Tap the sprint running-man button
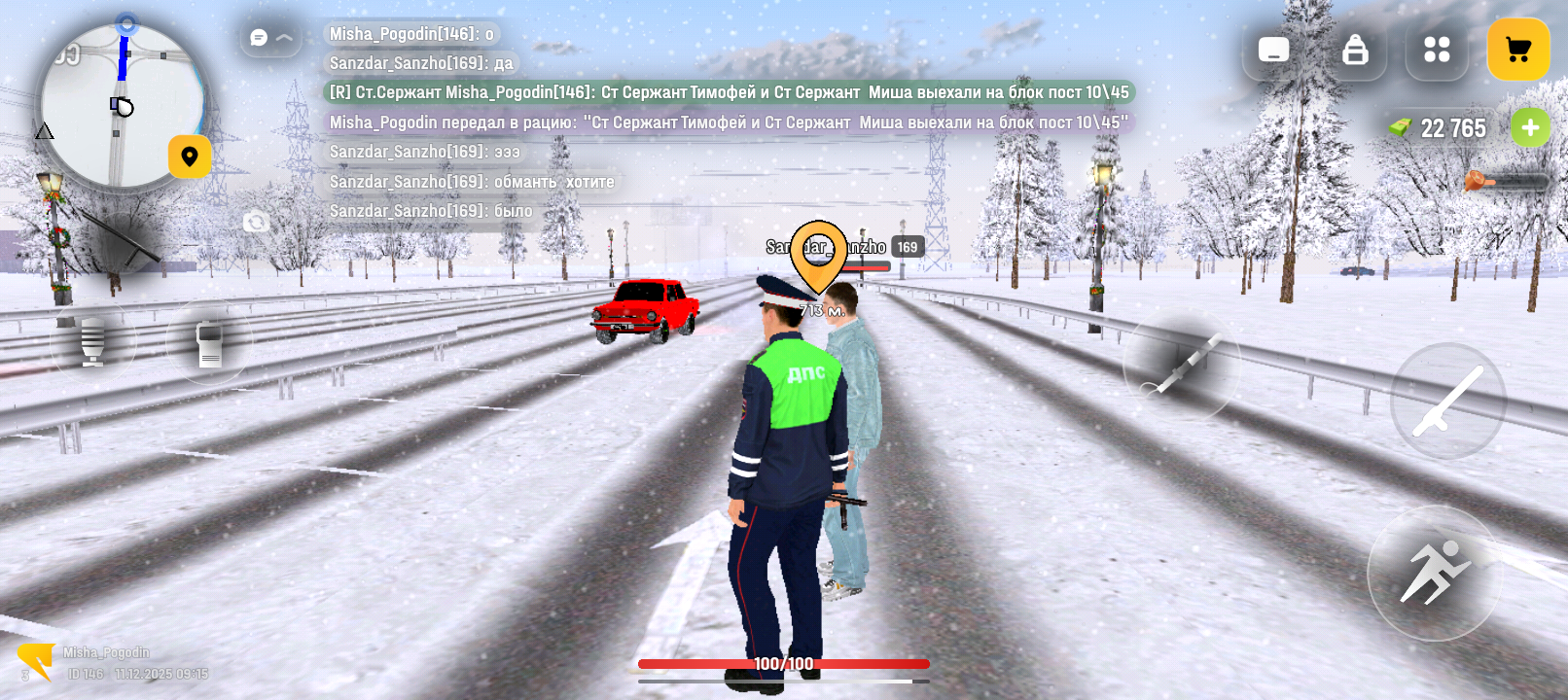Viewport: 1568px width, 700px height. click(1435, 573)
